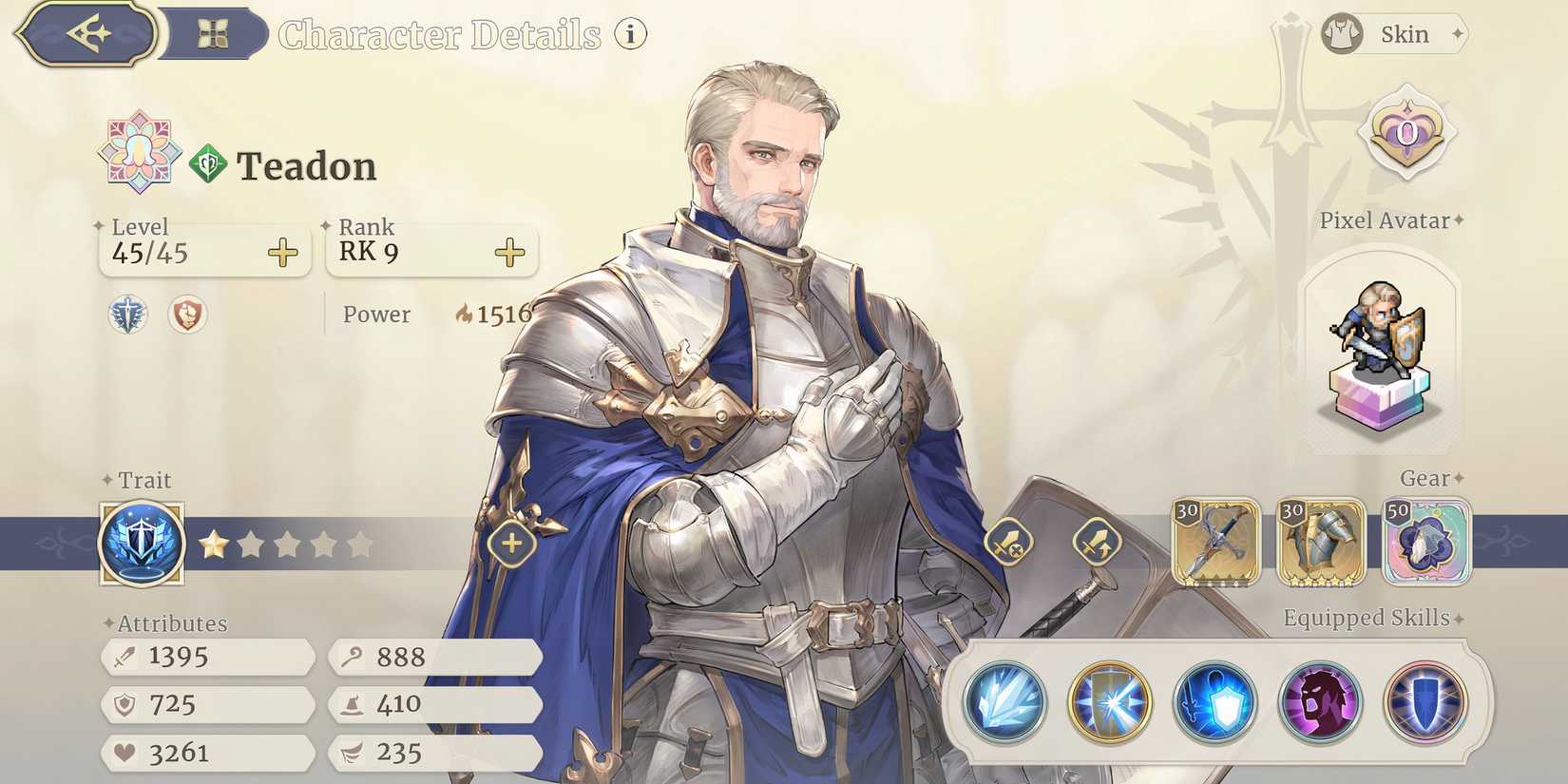
Task: Click the gear upgrade sword-arrow icon
Action: point(1098,544)
